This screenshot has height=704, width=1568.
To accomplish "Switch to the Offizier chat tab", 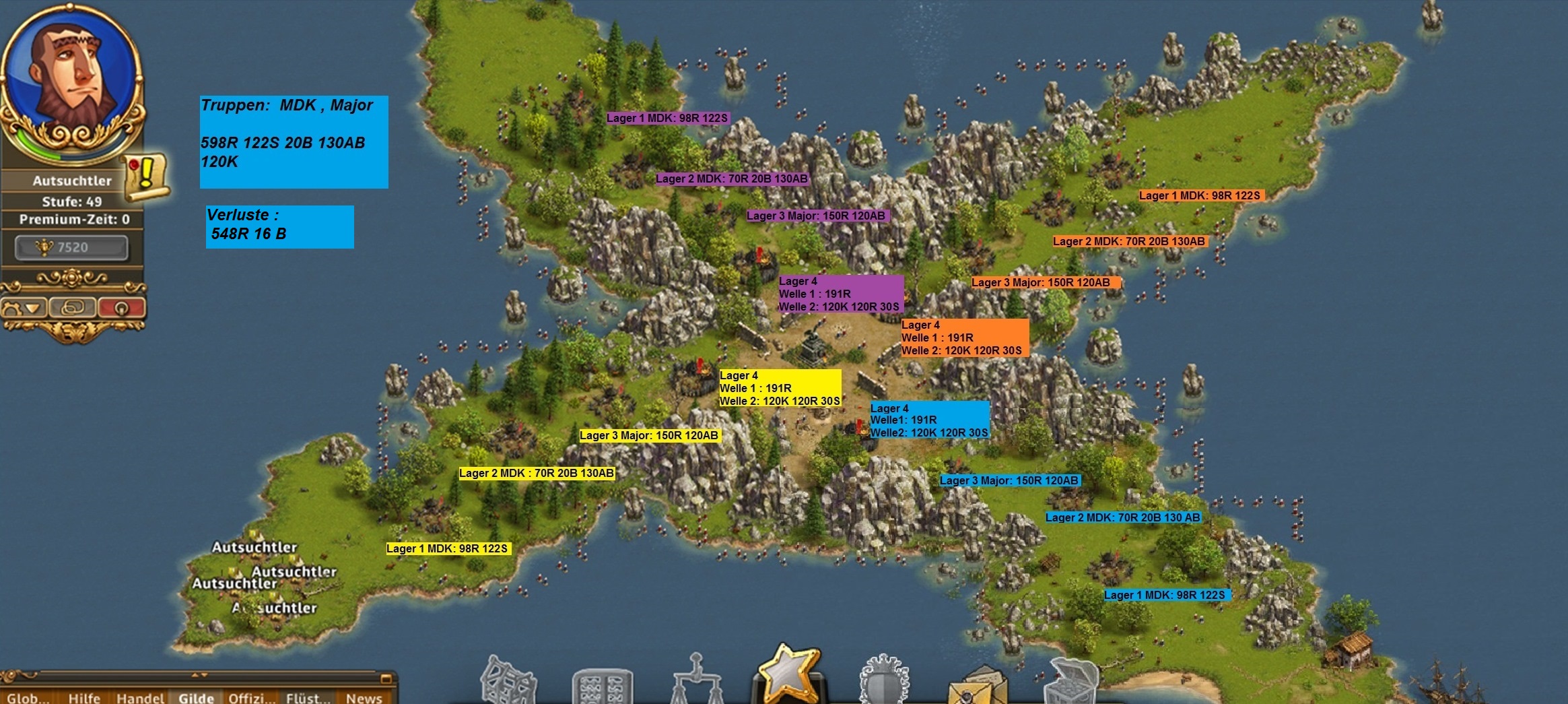I will tap(252, 697).
